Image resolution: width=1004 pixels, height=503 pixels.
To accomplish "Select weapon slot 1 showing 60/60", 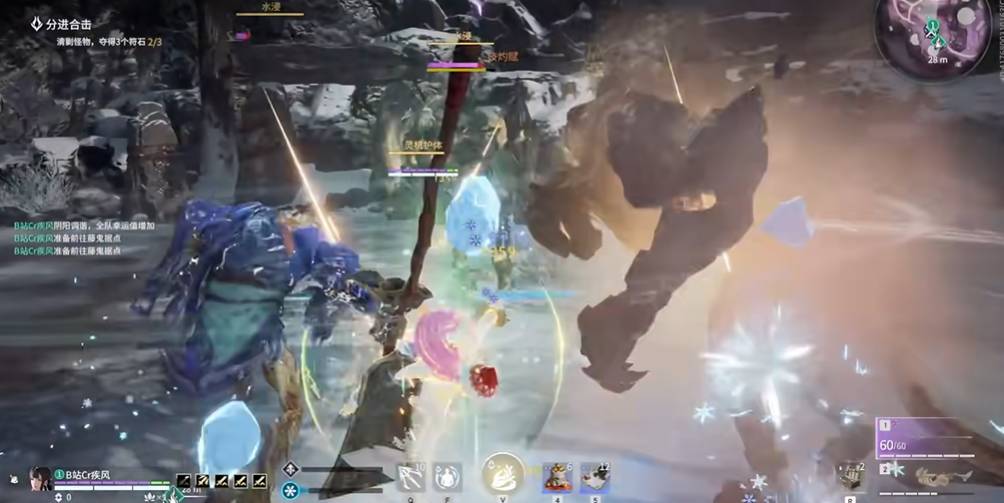I will [938, 439].
